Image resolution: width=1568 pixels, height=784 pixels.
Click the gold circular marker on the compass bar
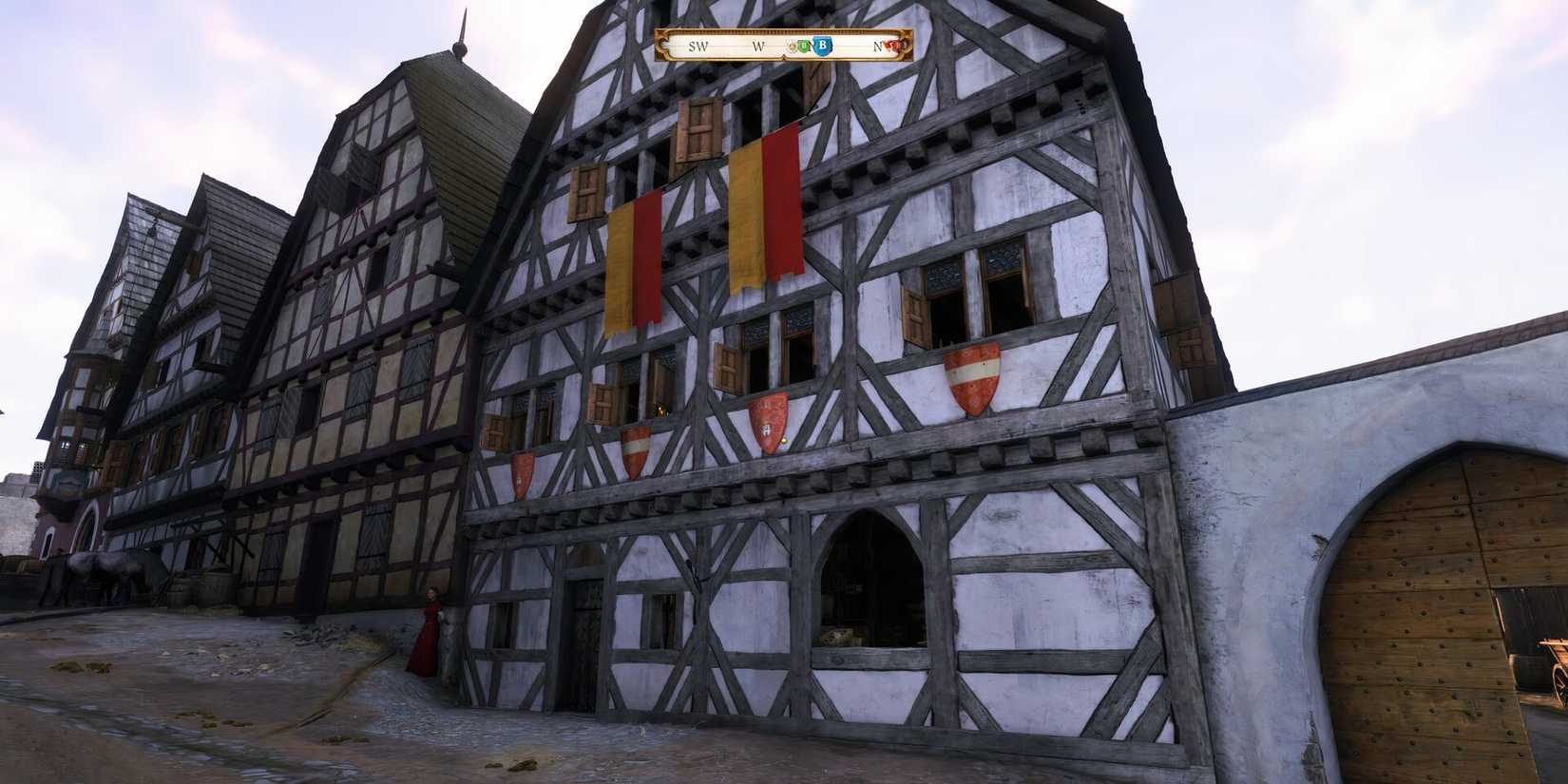pyautogui.click(x=792, y=46)
